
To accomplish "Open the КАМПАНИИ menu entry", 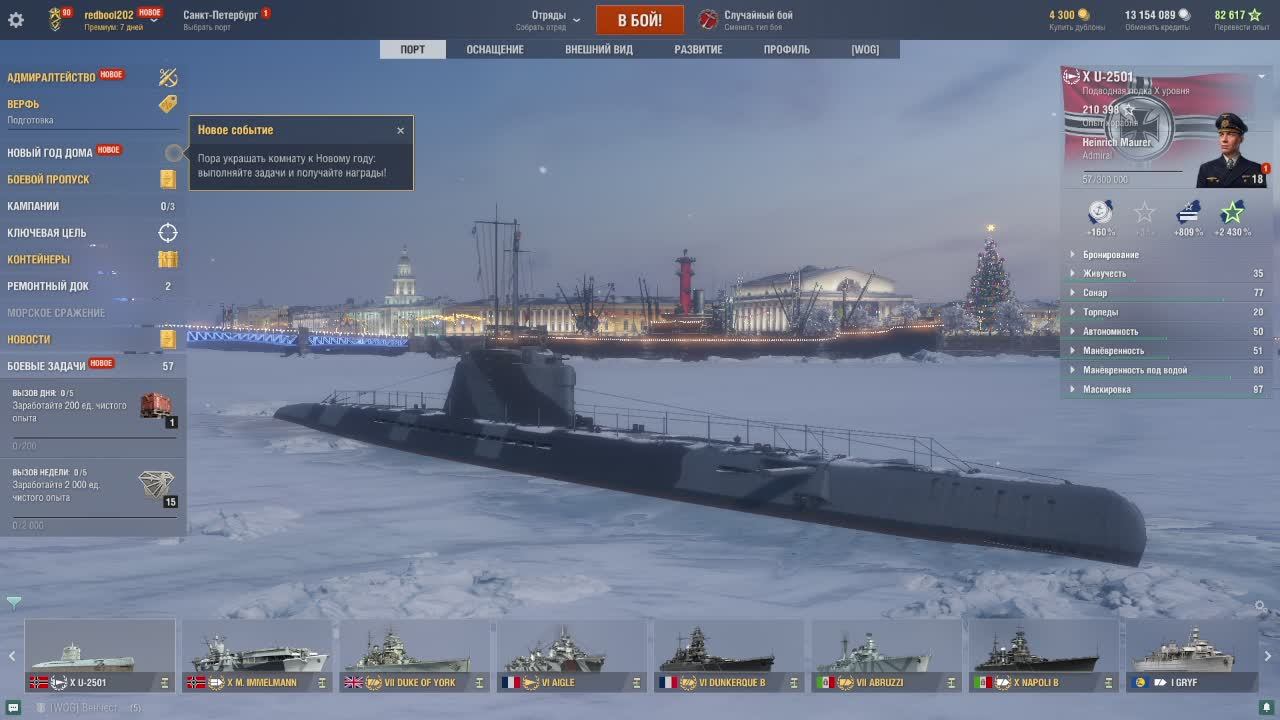I will (33, 206).
